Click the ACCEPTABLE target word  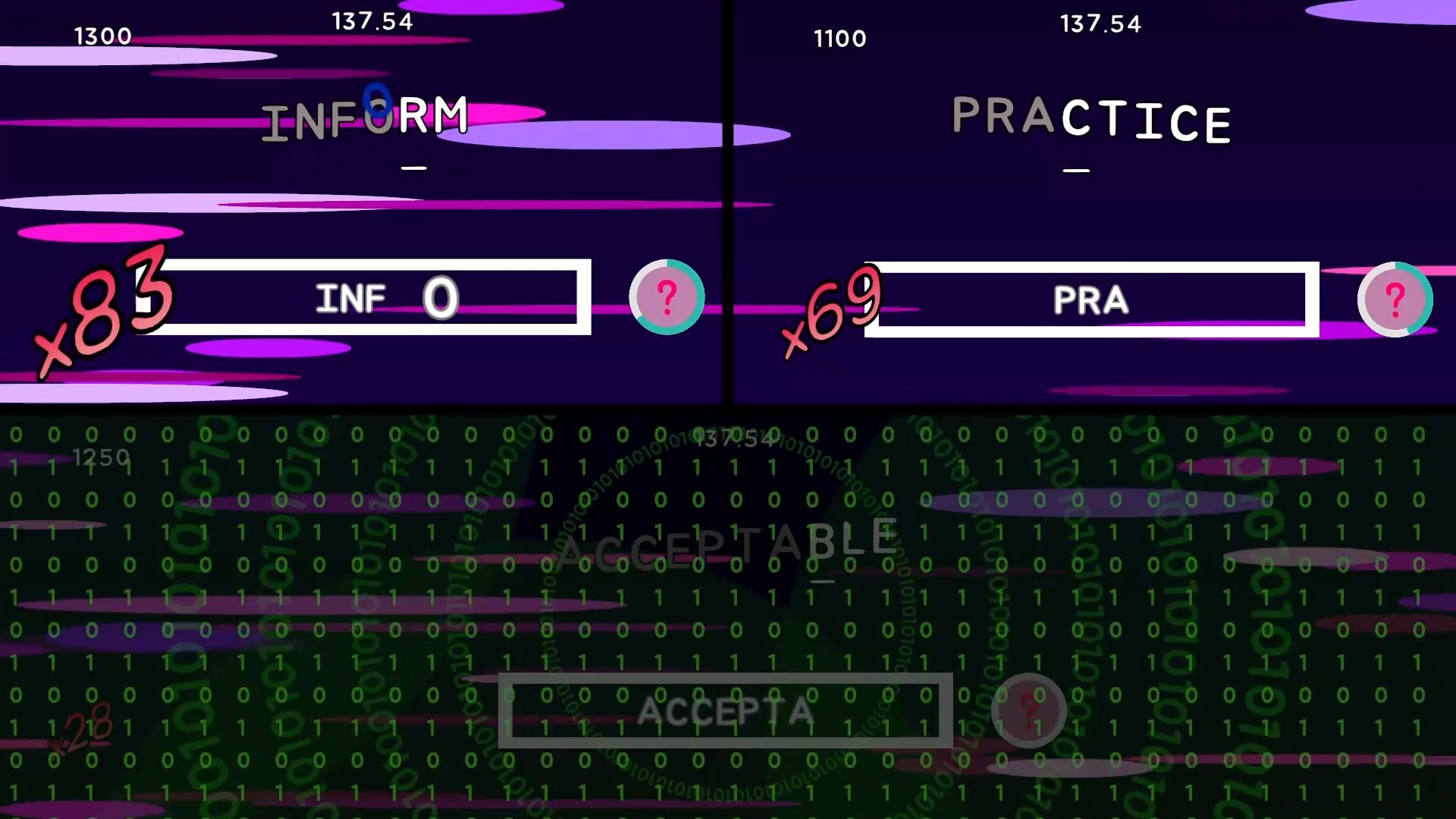click(x=726, y=540)
